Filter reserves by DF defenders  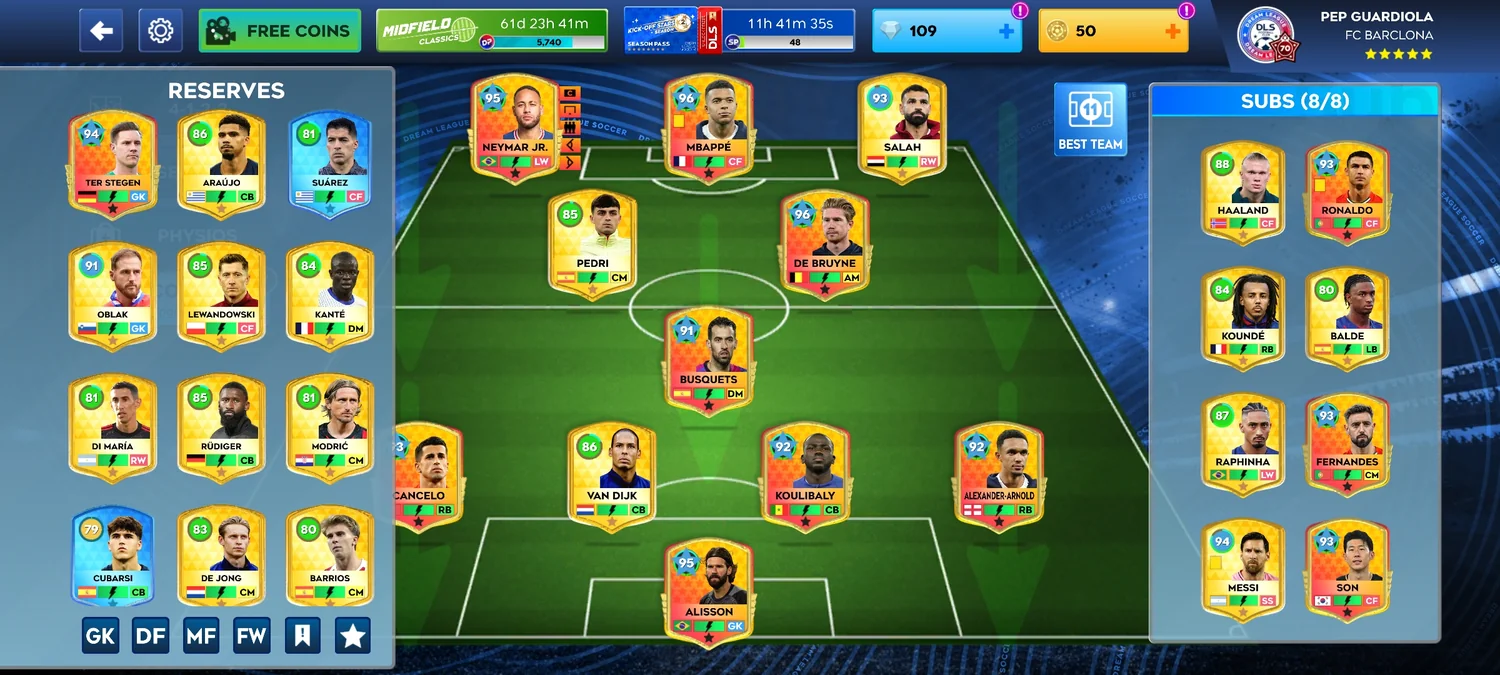pos(150,635)
